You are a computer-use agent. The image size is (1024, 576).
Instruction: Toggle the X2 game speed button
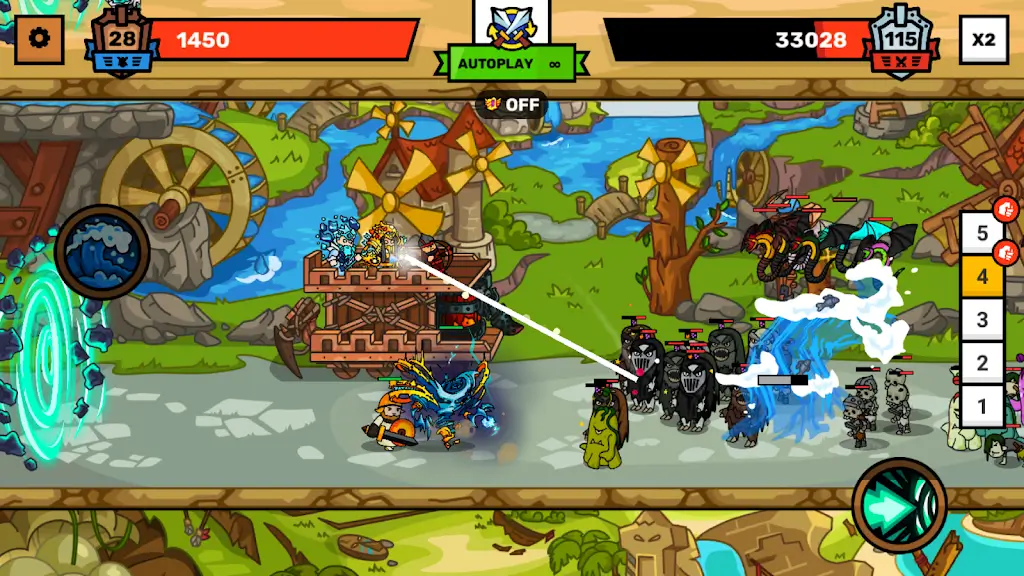[x=984, y=40]
